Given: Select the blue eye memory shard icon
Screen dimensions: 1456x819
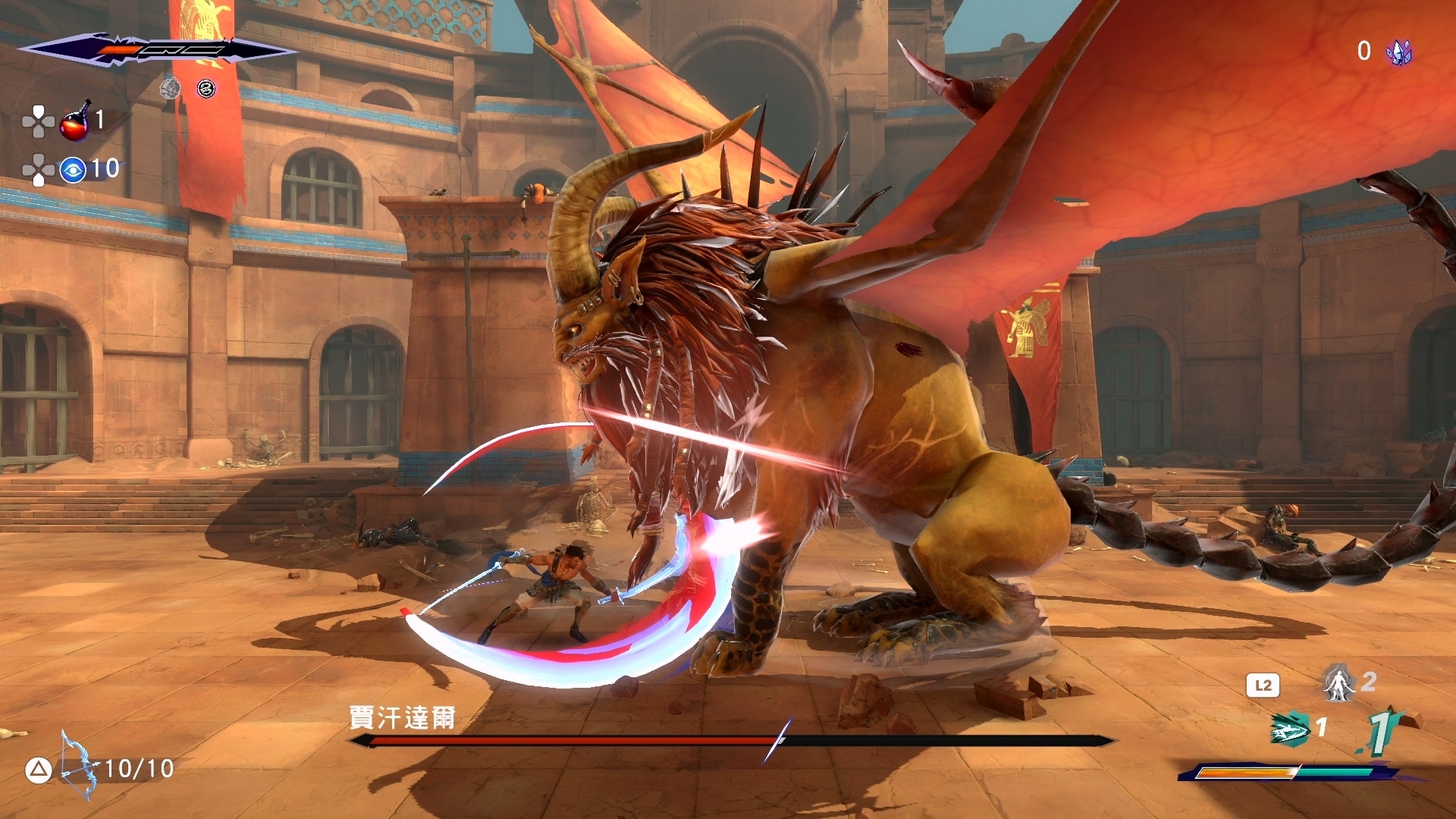Looking at the screenshot, I should click(73, 170).
